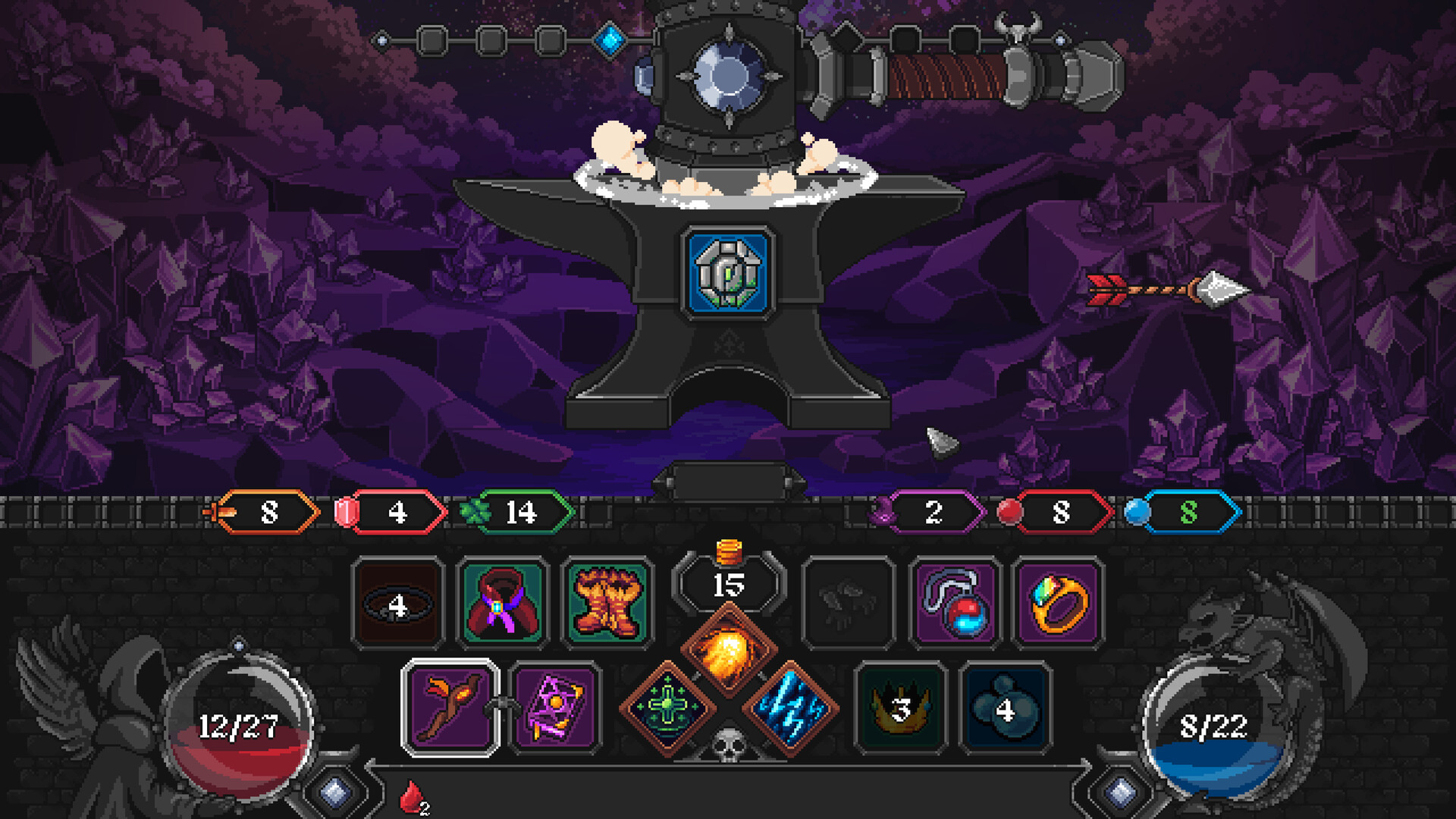
Task: Select the golden crown showing 3
Action: [899, 711]
